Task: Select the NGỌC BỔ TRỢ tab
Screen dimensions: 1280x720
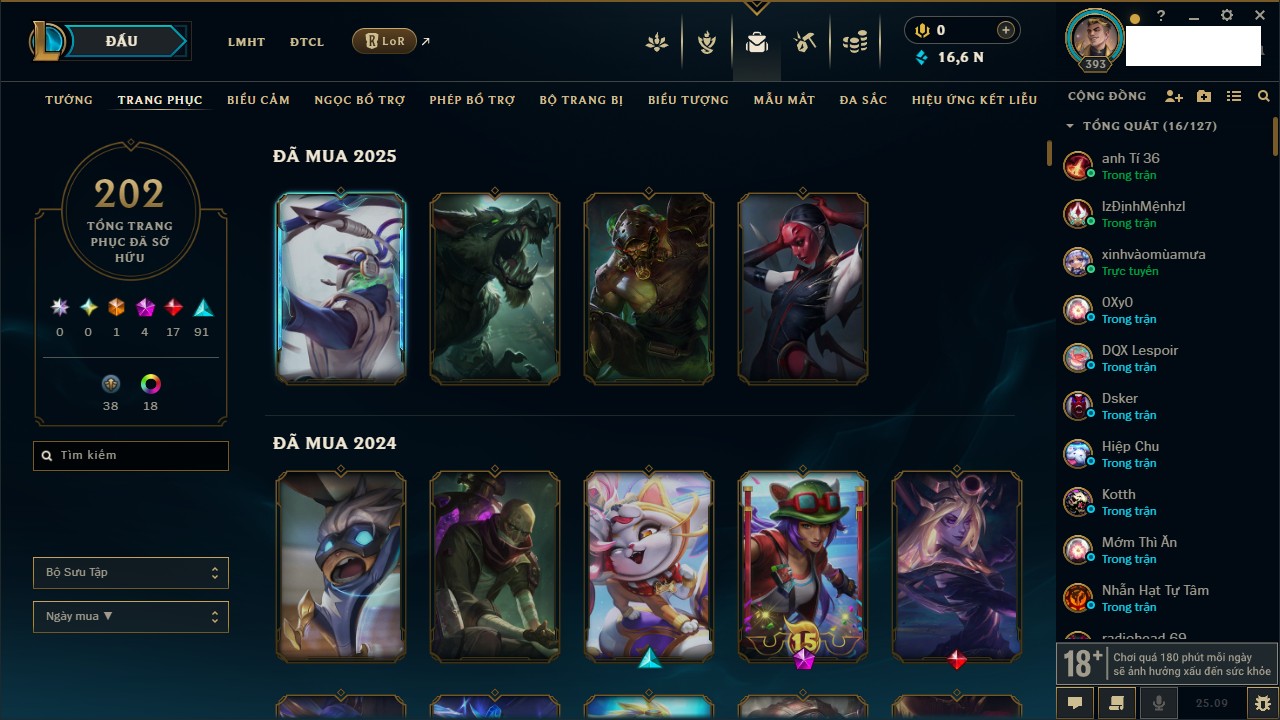Action: pos(360,100)
